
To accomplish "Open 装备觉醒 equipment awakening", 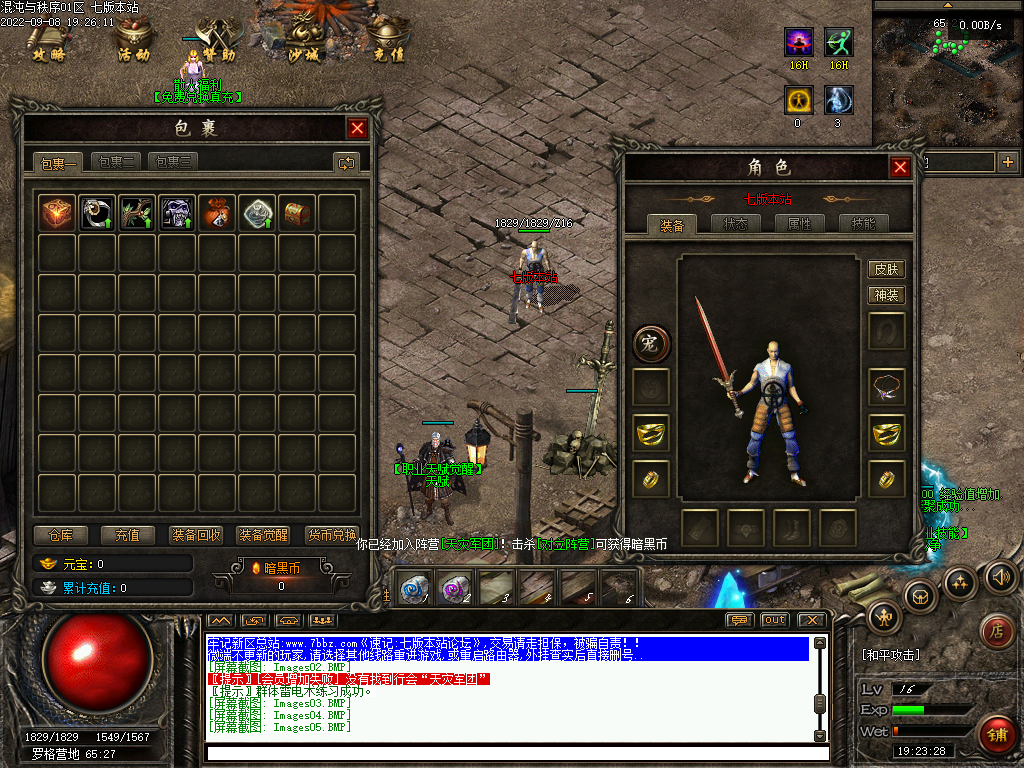I will (x=264, y=535).
